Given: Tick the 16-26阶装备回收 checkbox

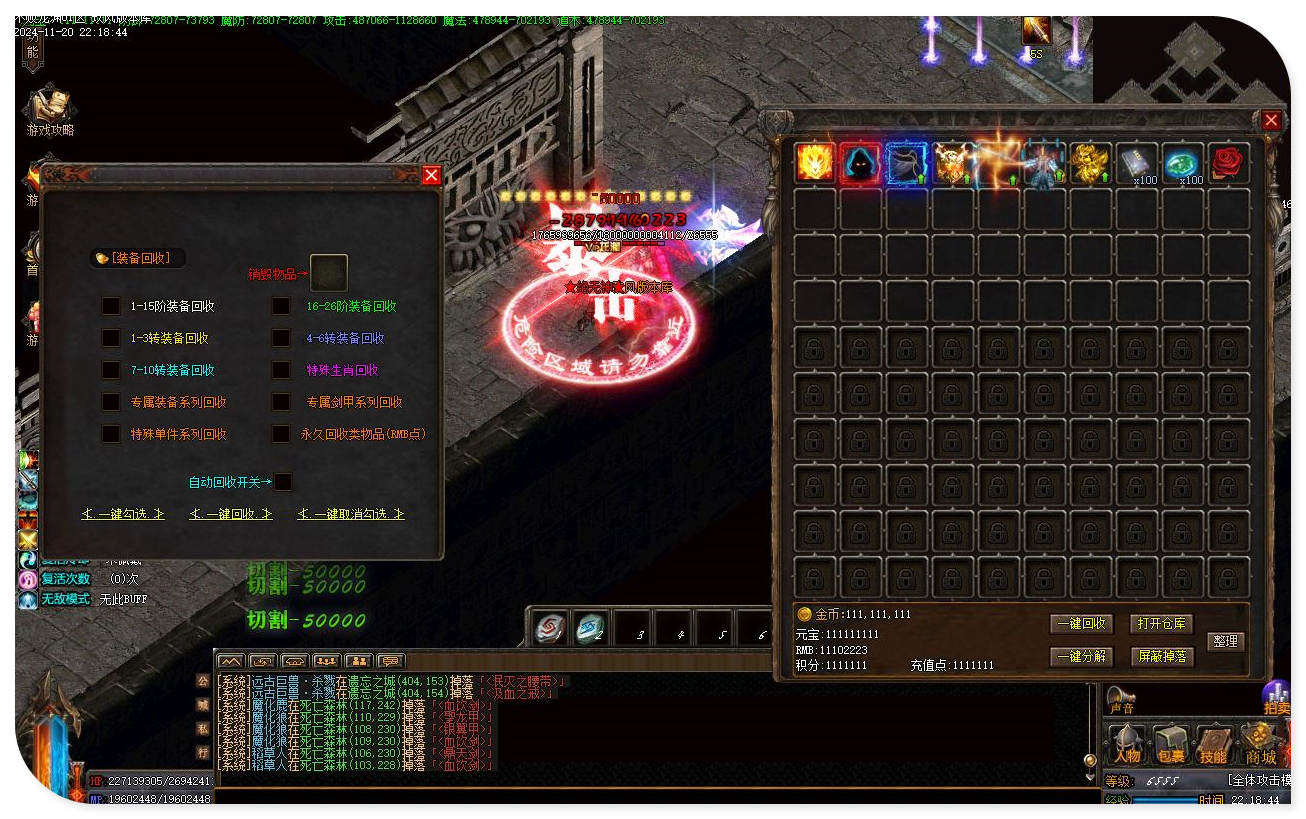Looking at the screenshot, I should click(x=282, y=306).
